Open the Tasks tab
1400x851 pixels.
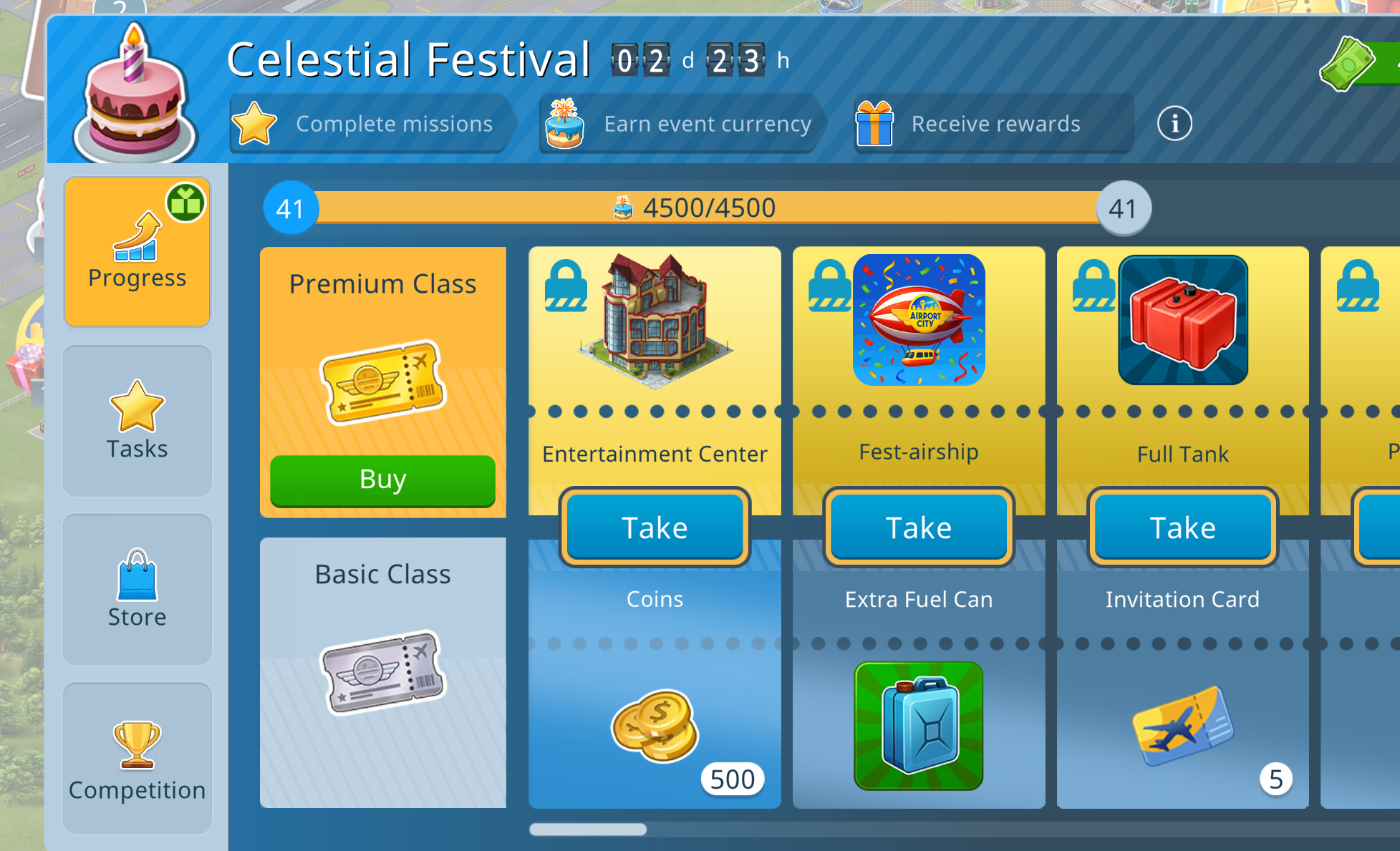click(137, 421)
